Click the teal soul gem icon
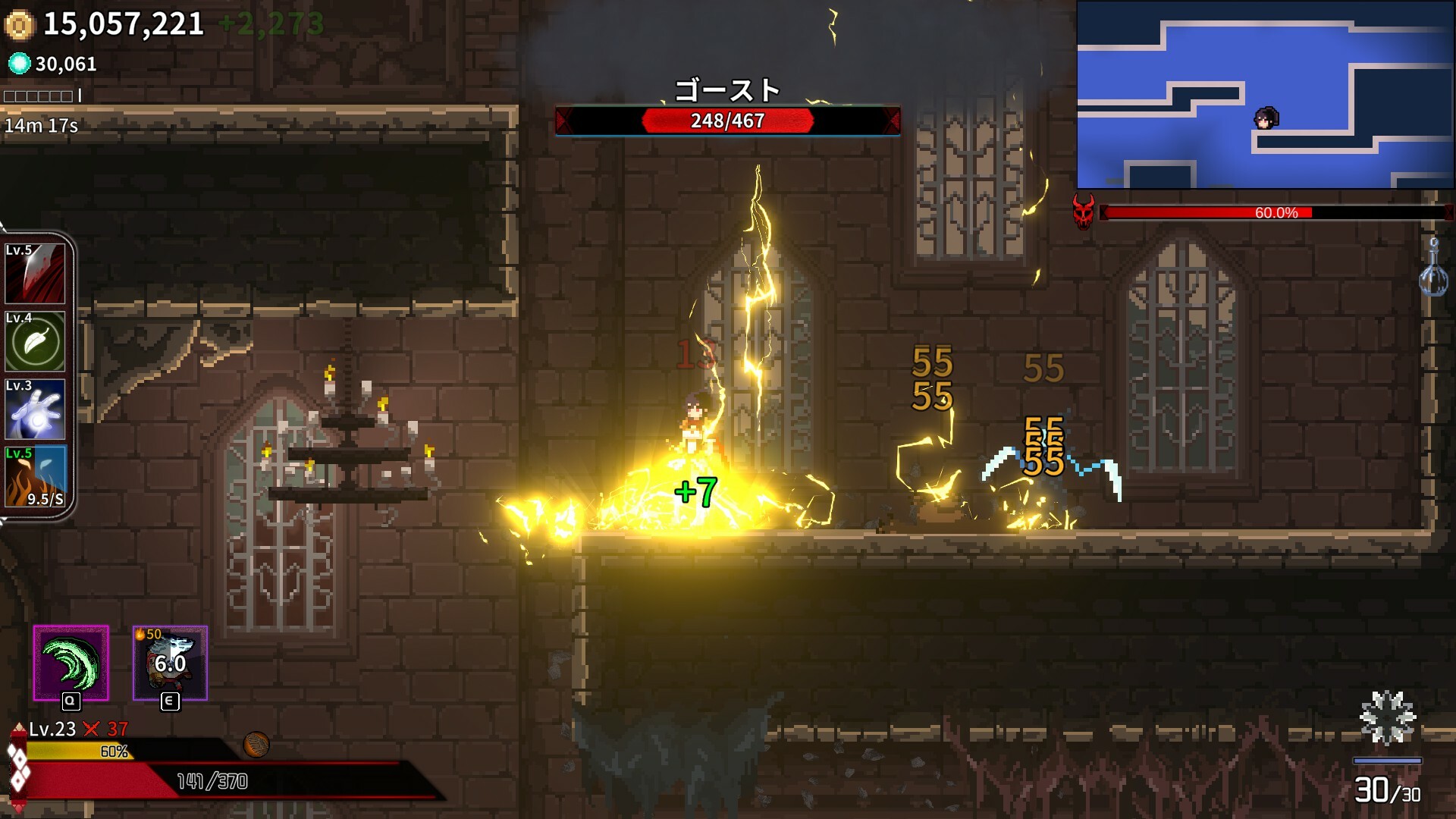Screen dimensions: 1456x819 pyautogui.click(x=19, y=64)
